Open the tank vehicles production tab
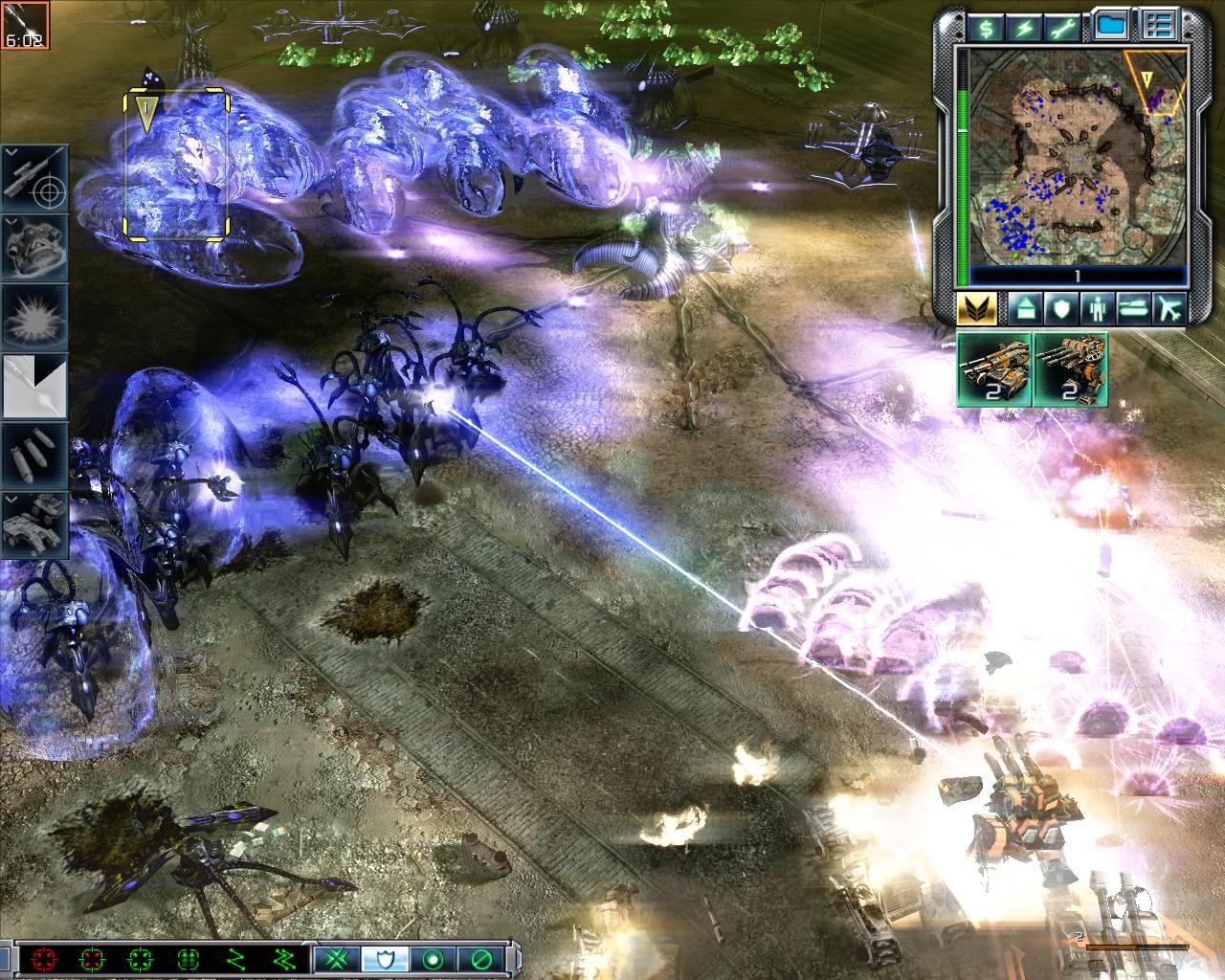This screenshot has width=1225, height=980. (x=1132, y=308)
